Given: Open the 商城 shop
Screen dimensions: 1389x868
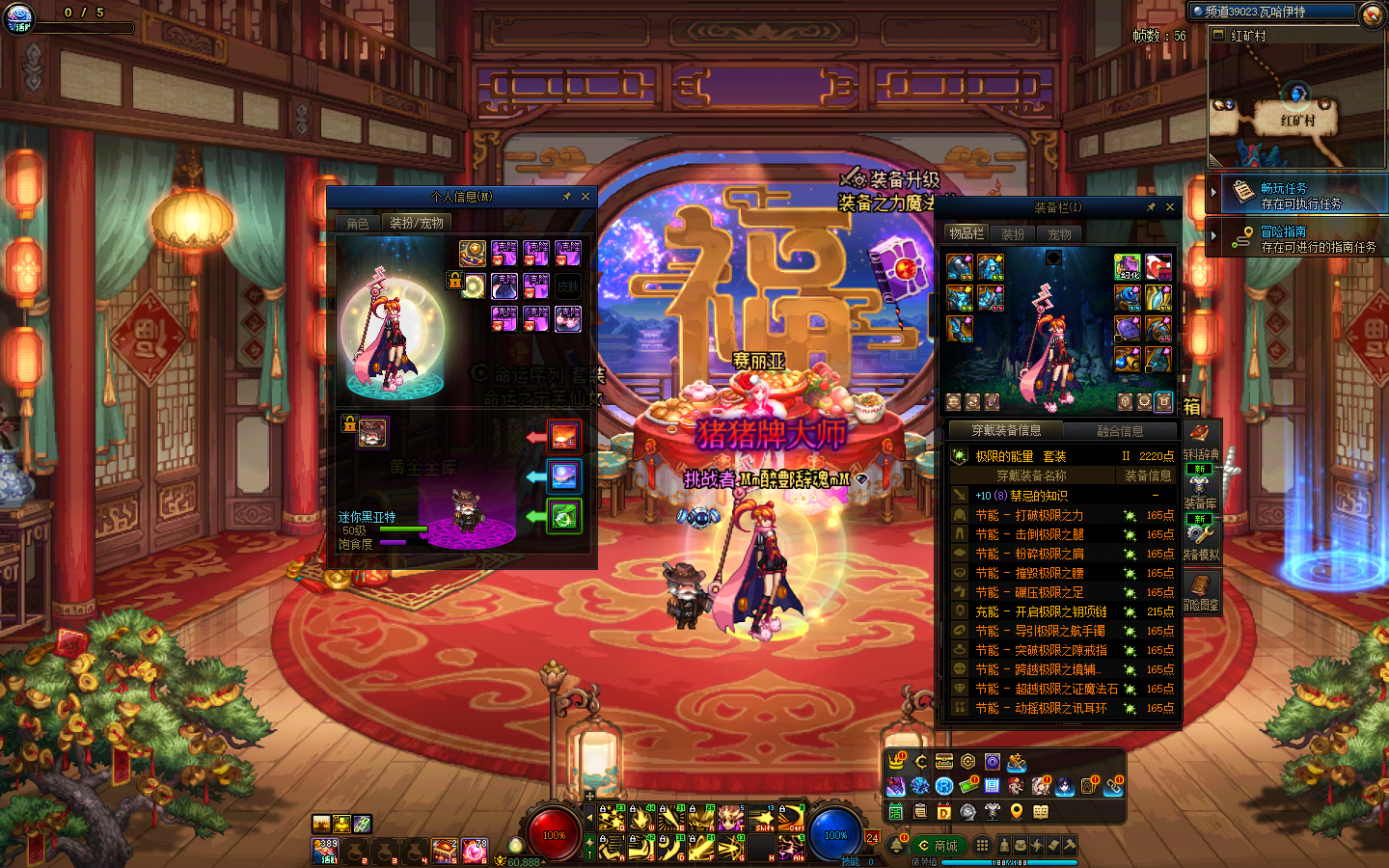Looking at the screenshot, I should (x=939, y=846).
